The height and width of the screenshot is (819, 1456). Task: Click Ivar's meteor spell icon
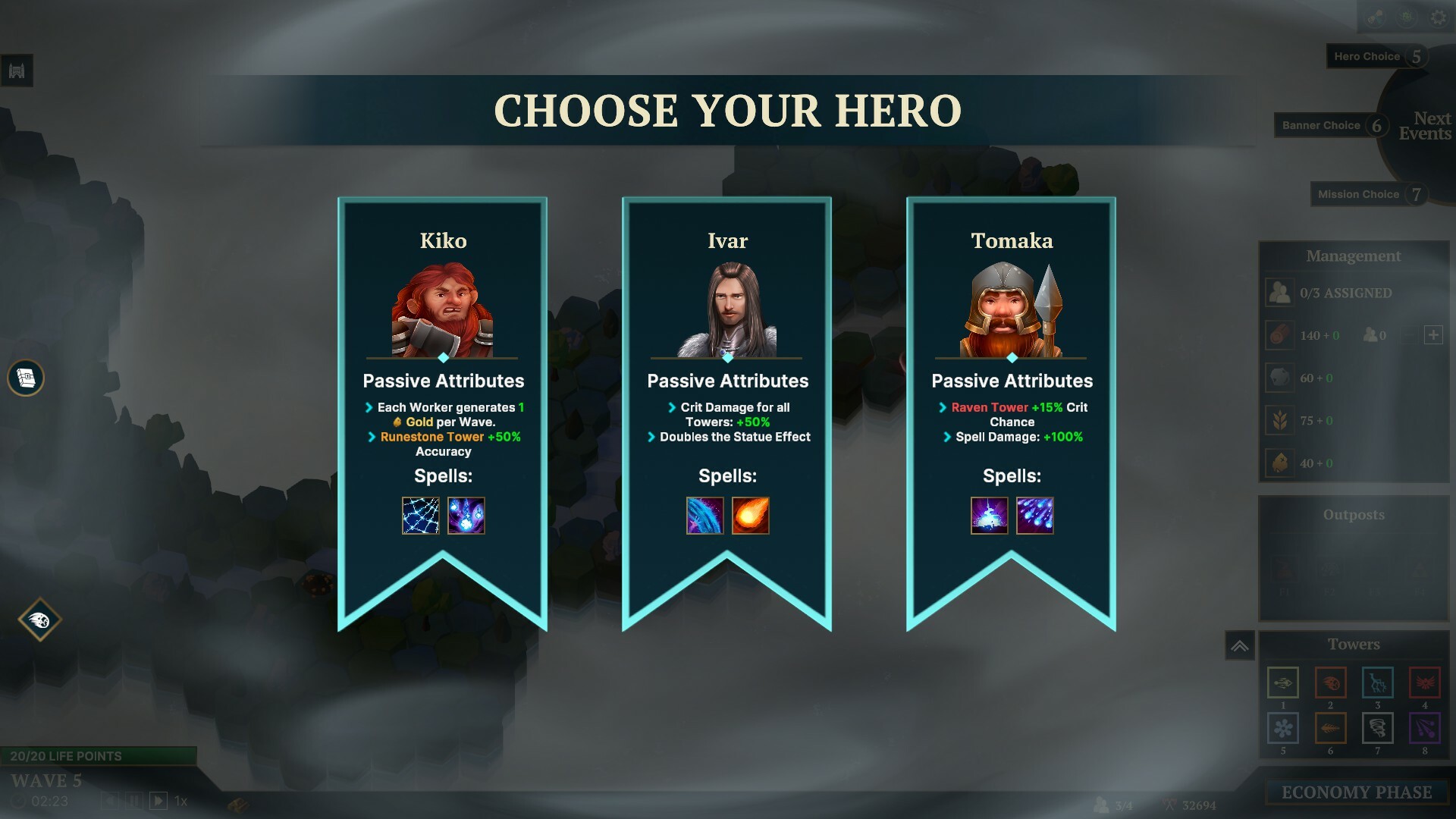(x=751, y=515)
